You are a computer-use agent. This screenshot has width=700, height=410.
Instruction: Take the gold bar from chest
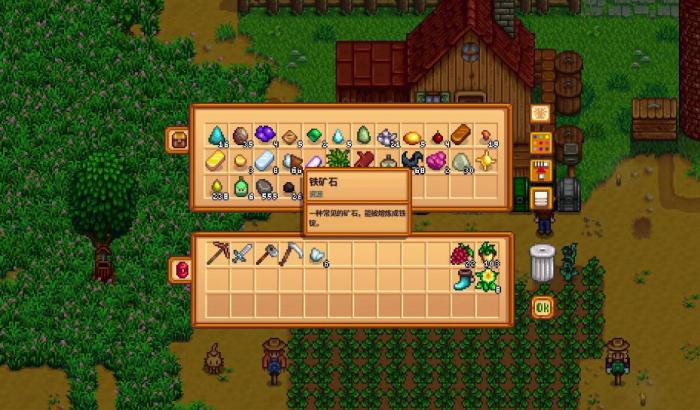tap(217, 160)
